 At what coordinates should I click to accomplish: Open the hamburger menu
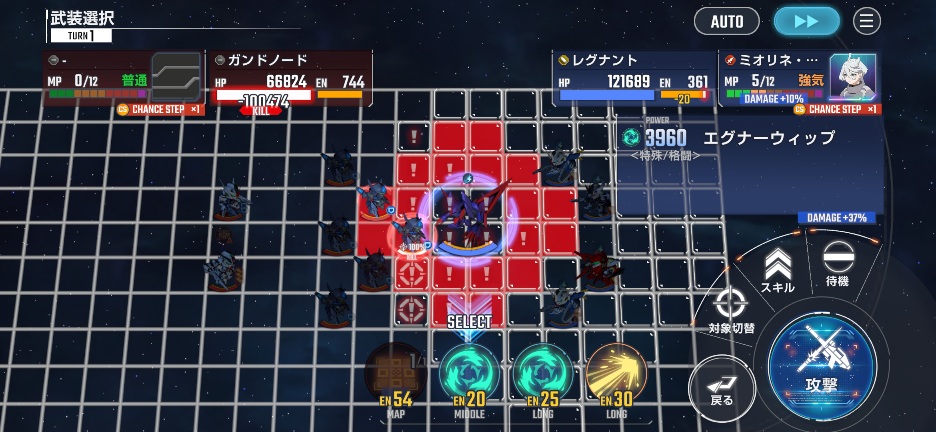(866, 21)
